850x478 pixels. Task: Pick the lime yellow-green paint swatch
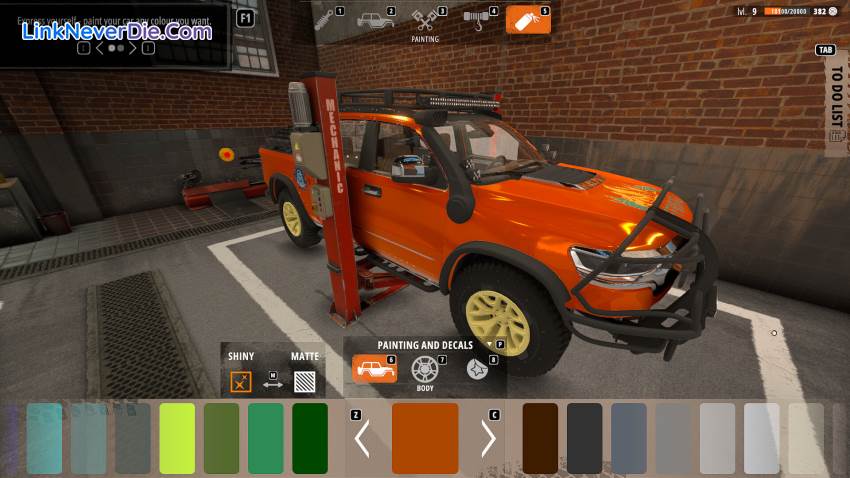[x=177, y=438]
